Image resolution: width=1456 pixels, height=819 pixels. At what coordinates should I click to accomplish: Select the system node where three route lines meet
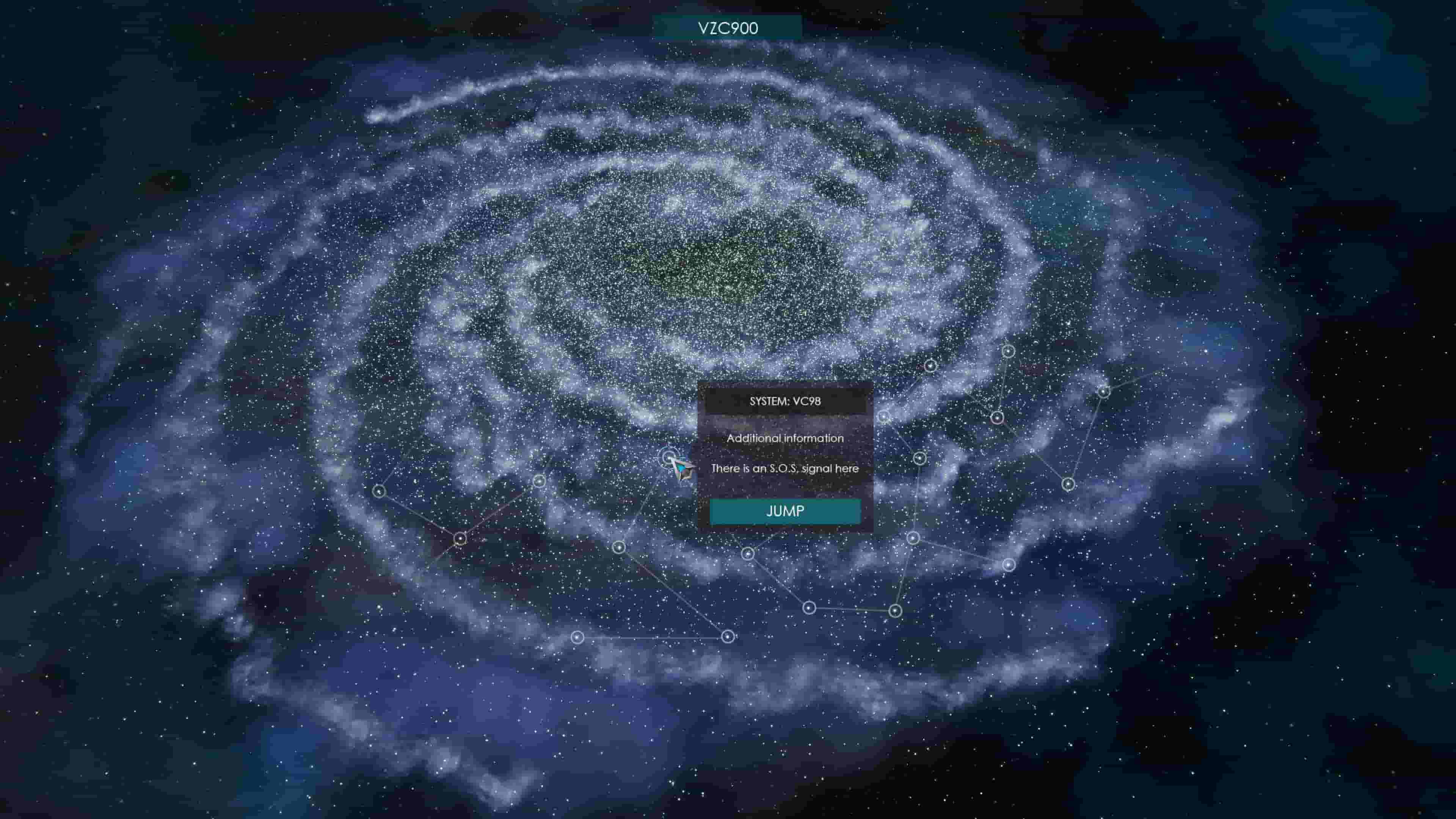click(x=461, y=538)
